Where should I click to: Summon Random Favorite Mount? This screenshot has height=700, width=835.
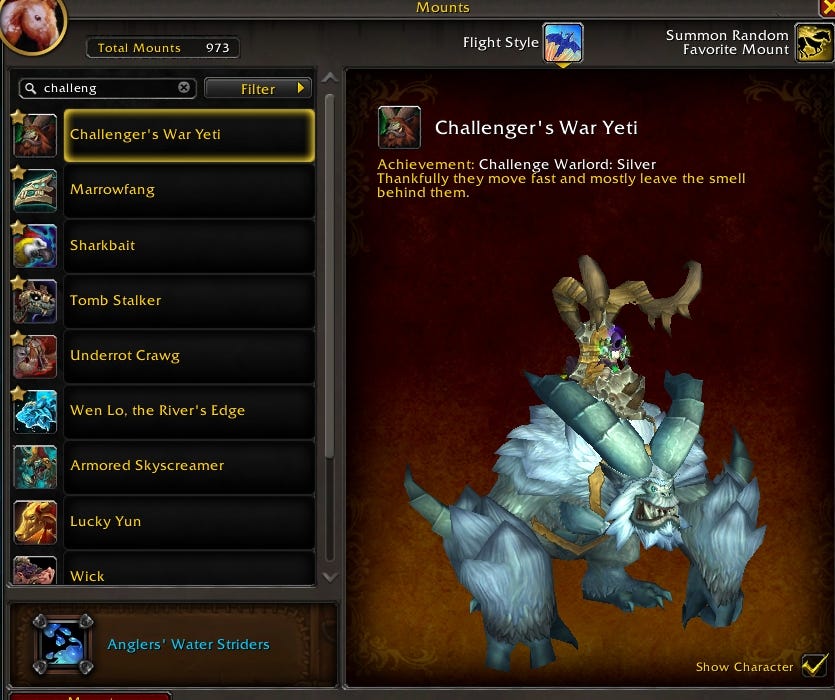tap(814, 43)
